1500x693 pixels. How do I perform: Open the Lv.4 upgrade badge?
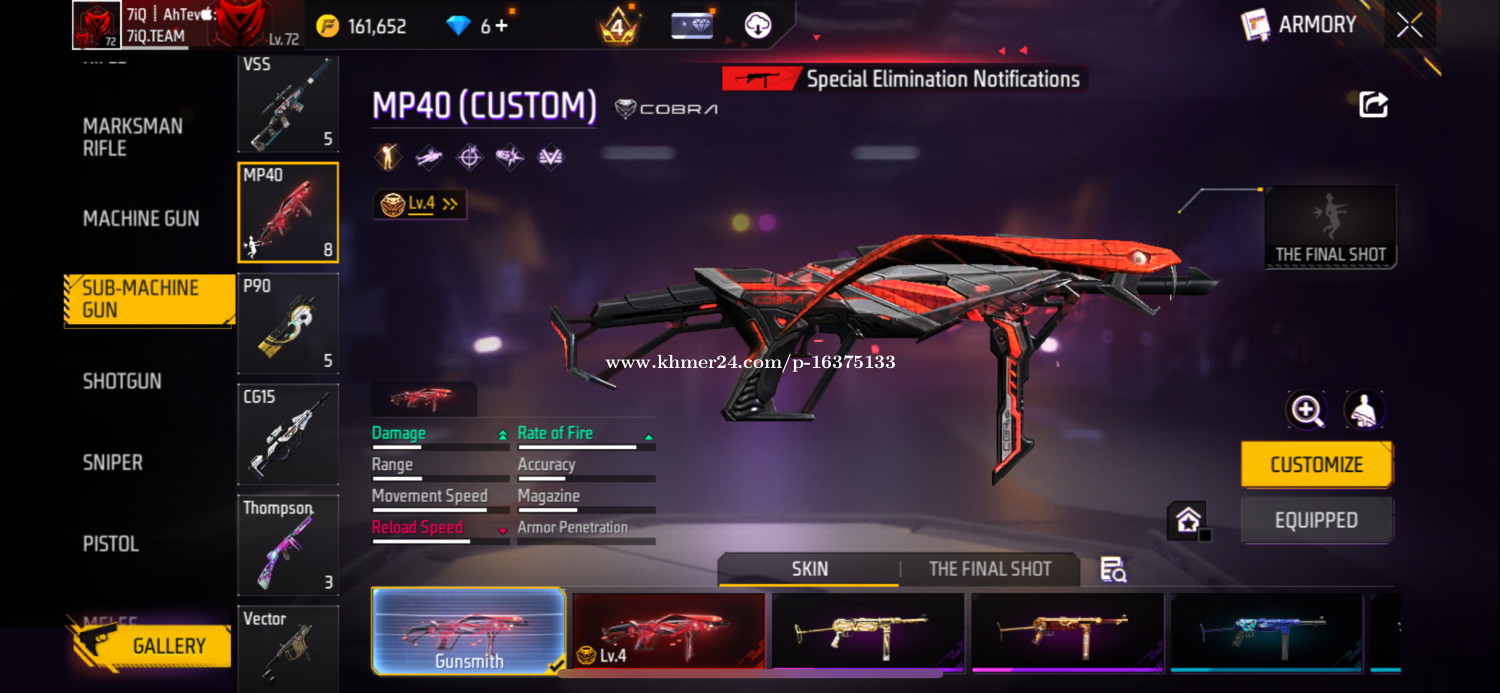coord(420,204)
